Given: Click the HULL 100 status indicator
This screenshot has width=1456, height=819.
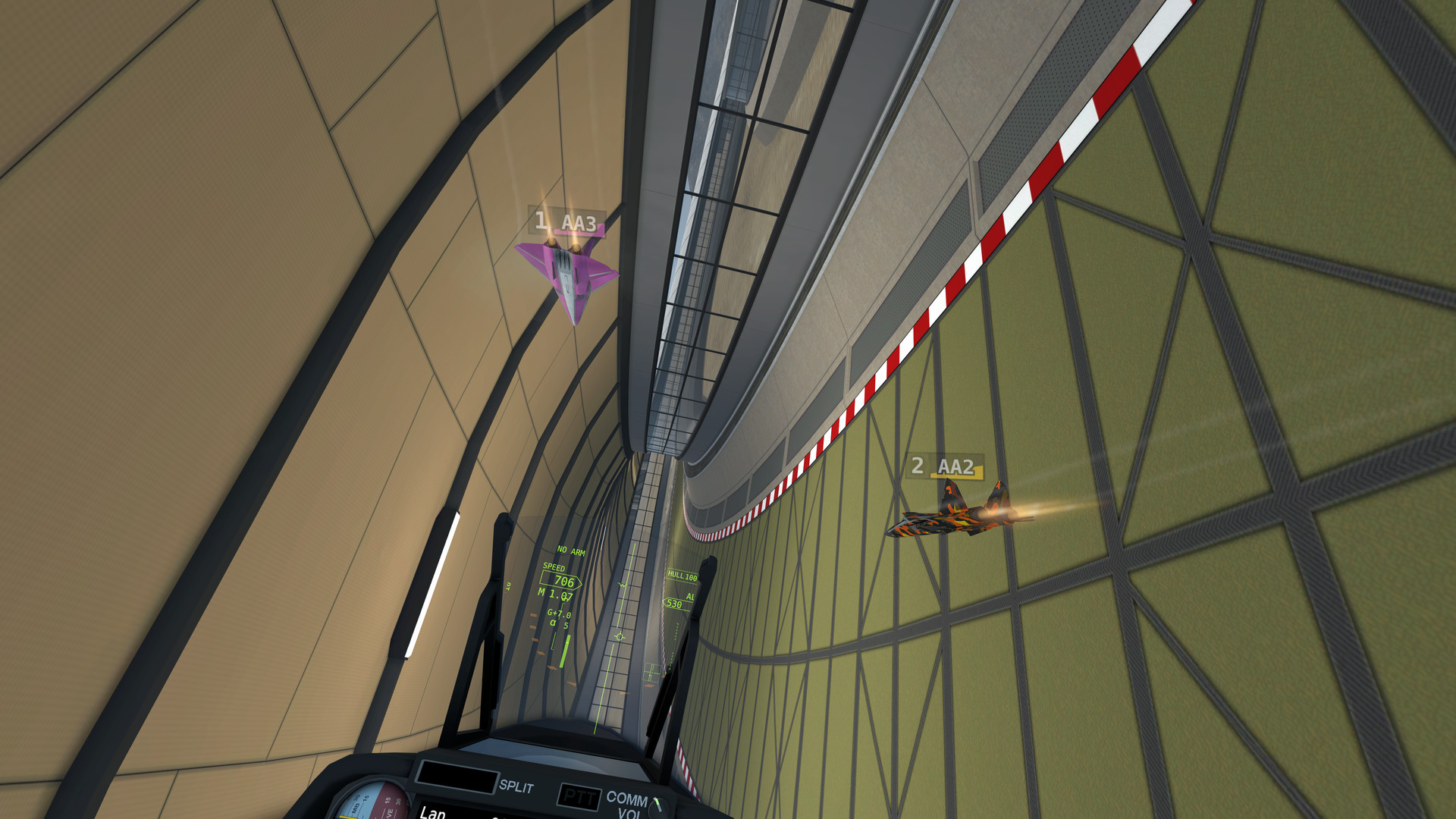Looking at the screenshot, I should pyautogui.click(x=681, y=576).
